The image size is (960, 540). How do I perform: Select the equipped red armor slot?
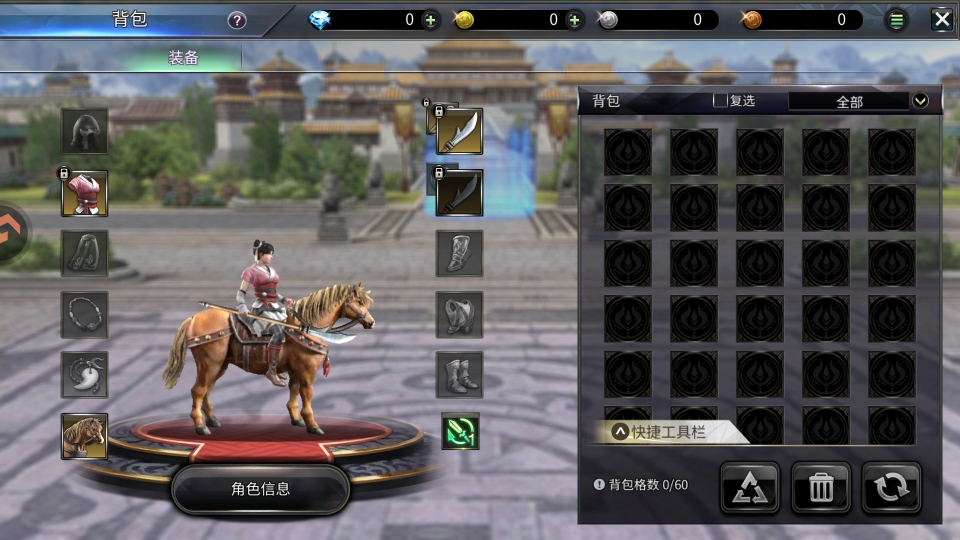click(85, 193)
